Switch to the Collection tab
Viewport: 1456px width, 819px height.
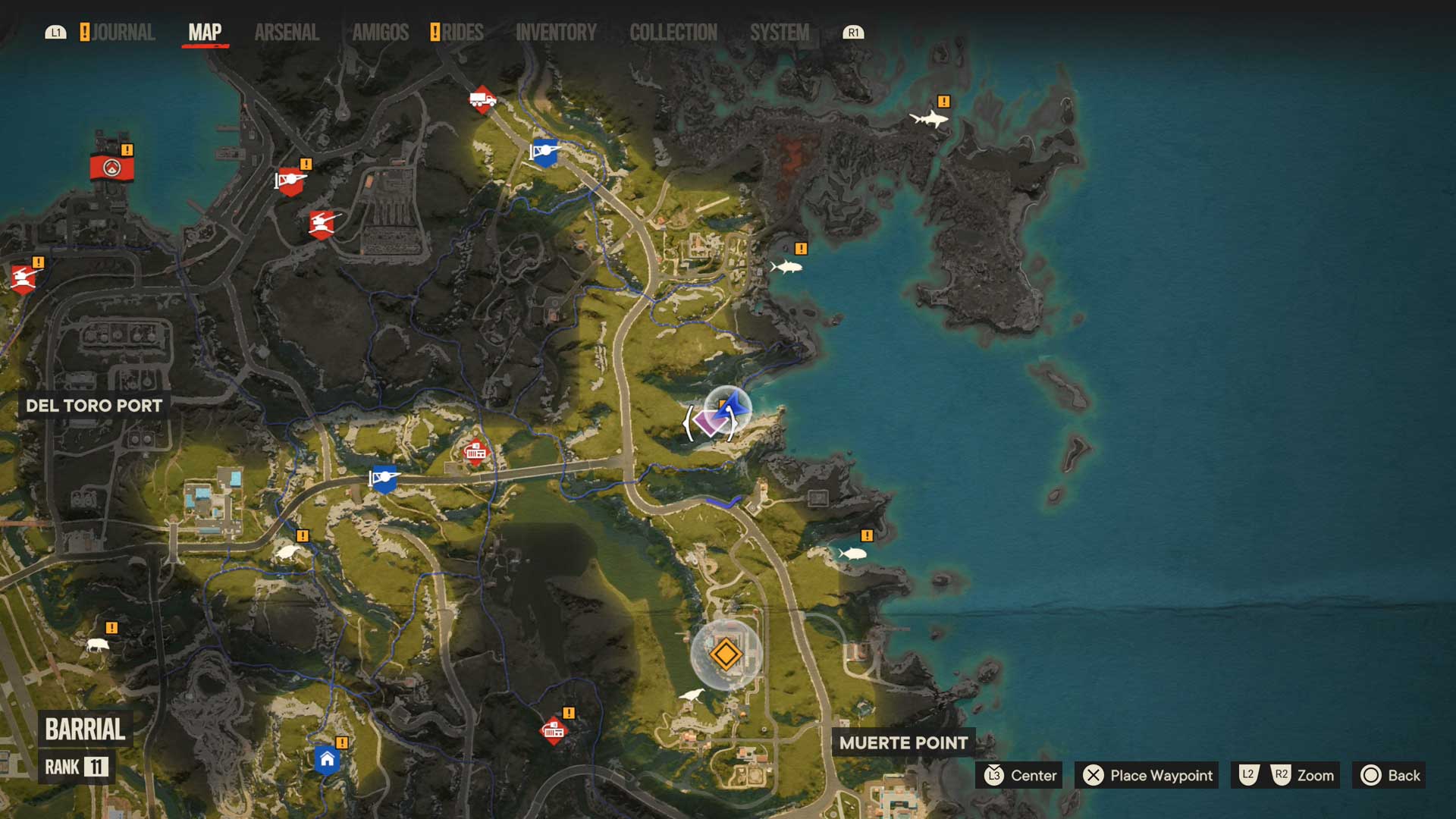(x=673, y=33)
